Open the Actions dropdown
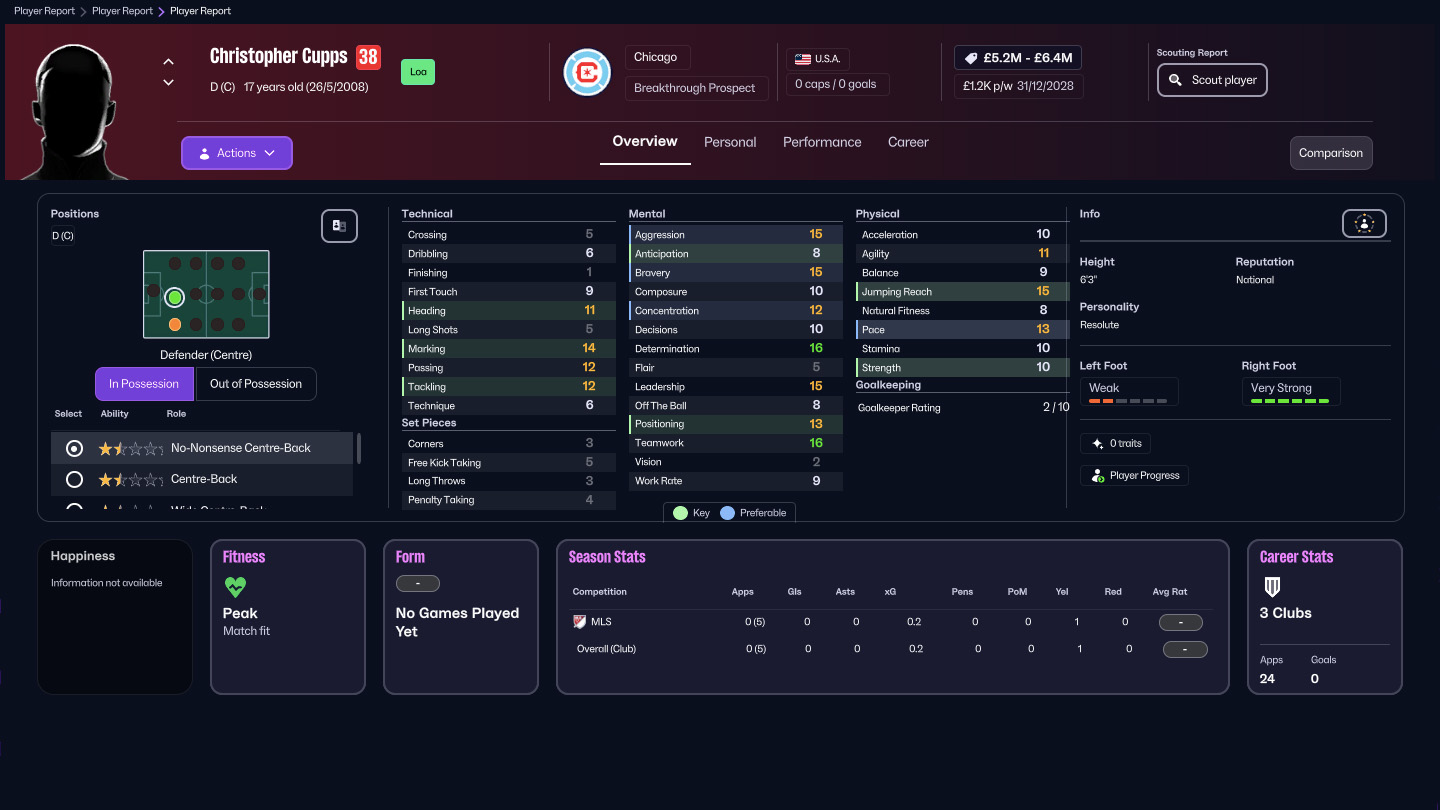1440x810 pixels. [x=236, y=152]
